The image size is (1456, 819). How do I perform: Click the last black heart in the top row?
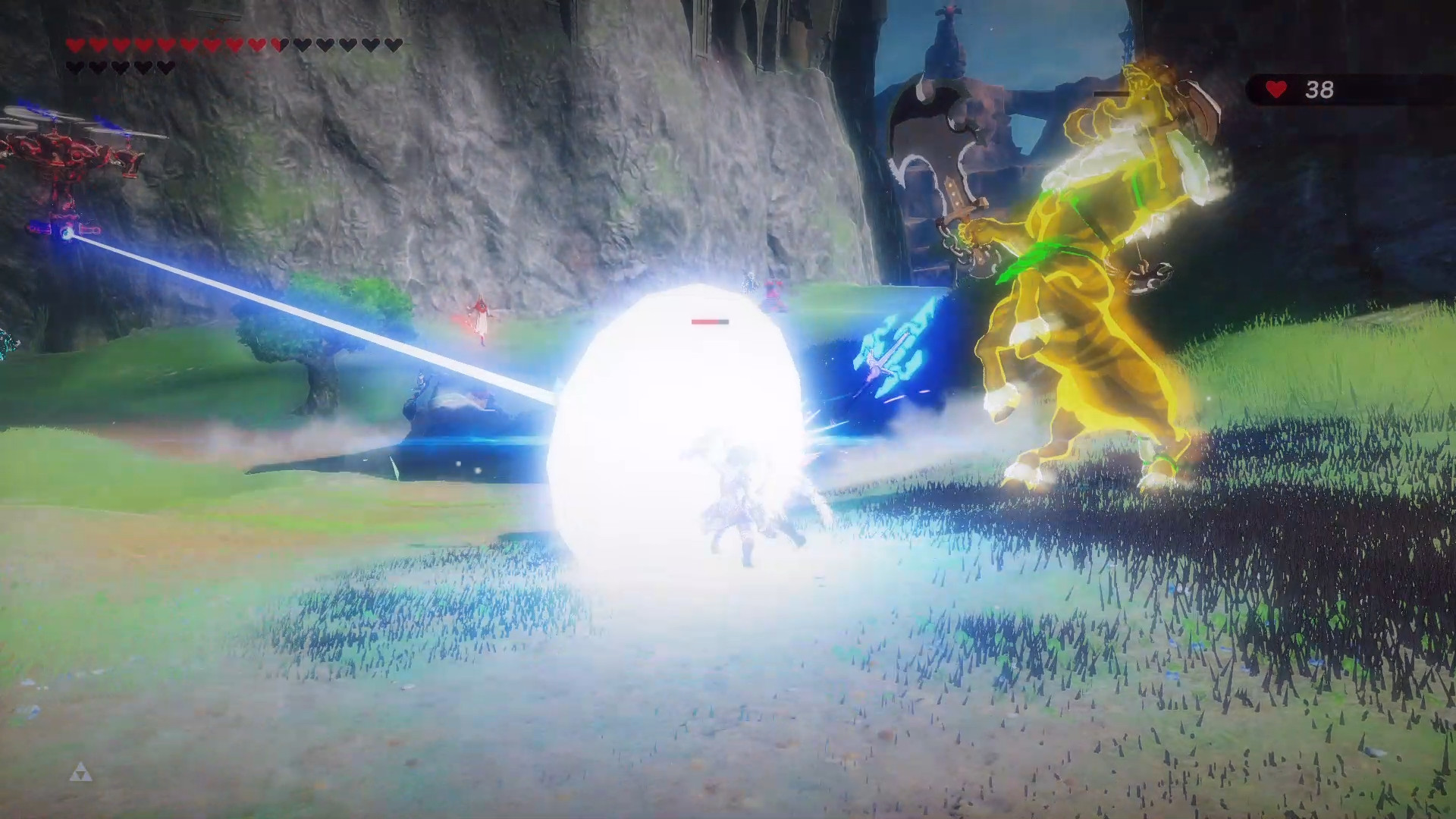coord(394,45)
